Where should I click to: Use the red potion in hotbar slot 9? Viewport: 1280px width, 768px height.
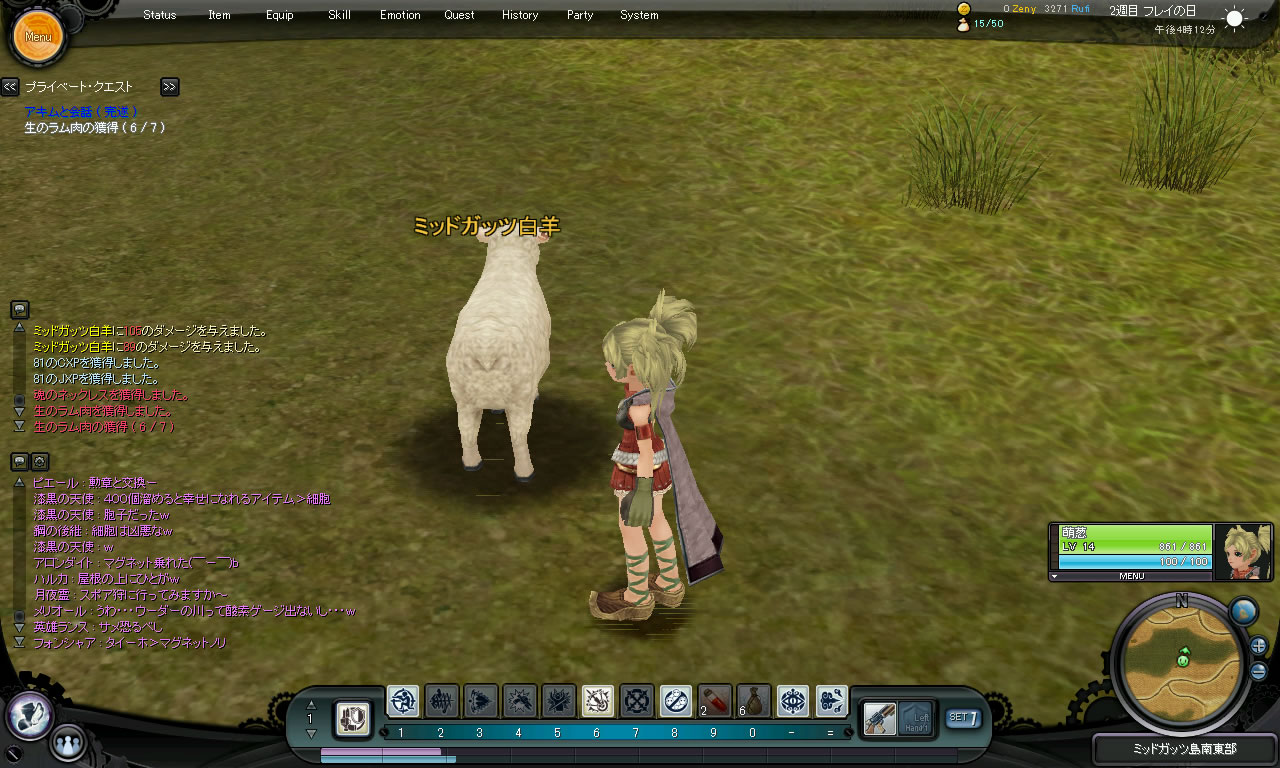tap(714, 700)
